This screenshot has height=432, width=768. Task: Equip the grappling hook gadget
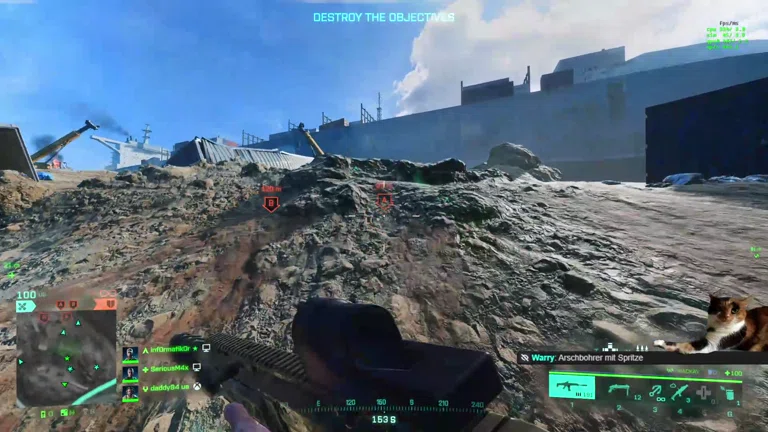pos(655,389)
